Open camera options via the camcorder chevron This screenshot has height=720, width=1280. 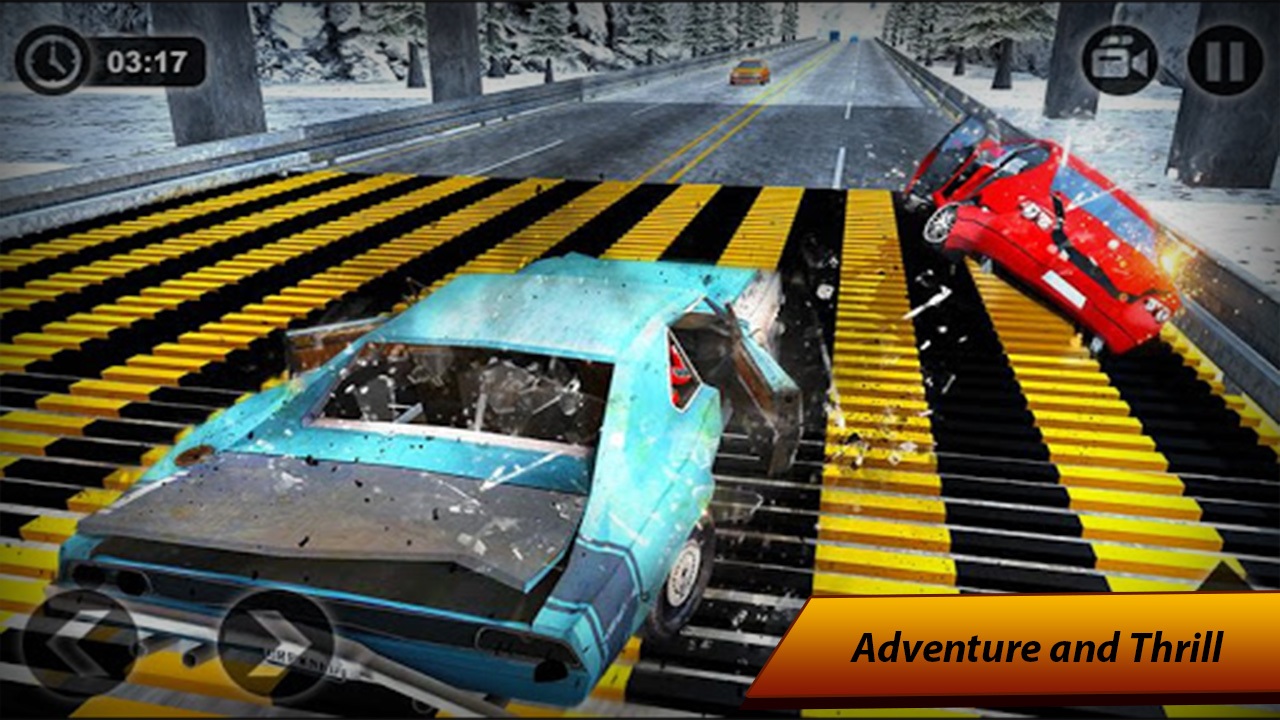(x=1121, y=60)
